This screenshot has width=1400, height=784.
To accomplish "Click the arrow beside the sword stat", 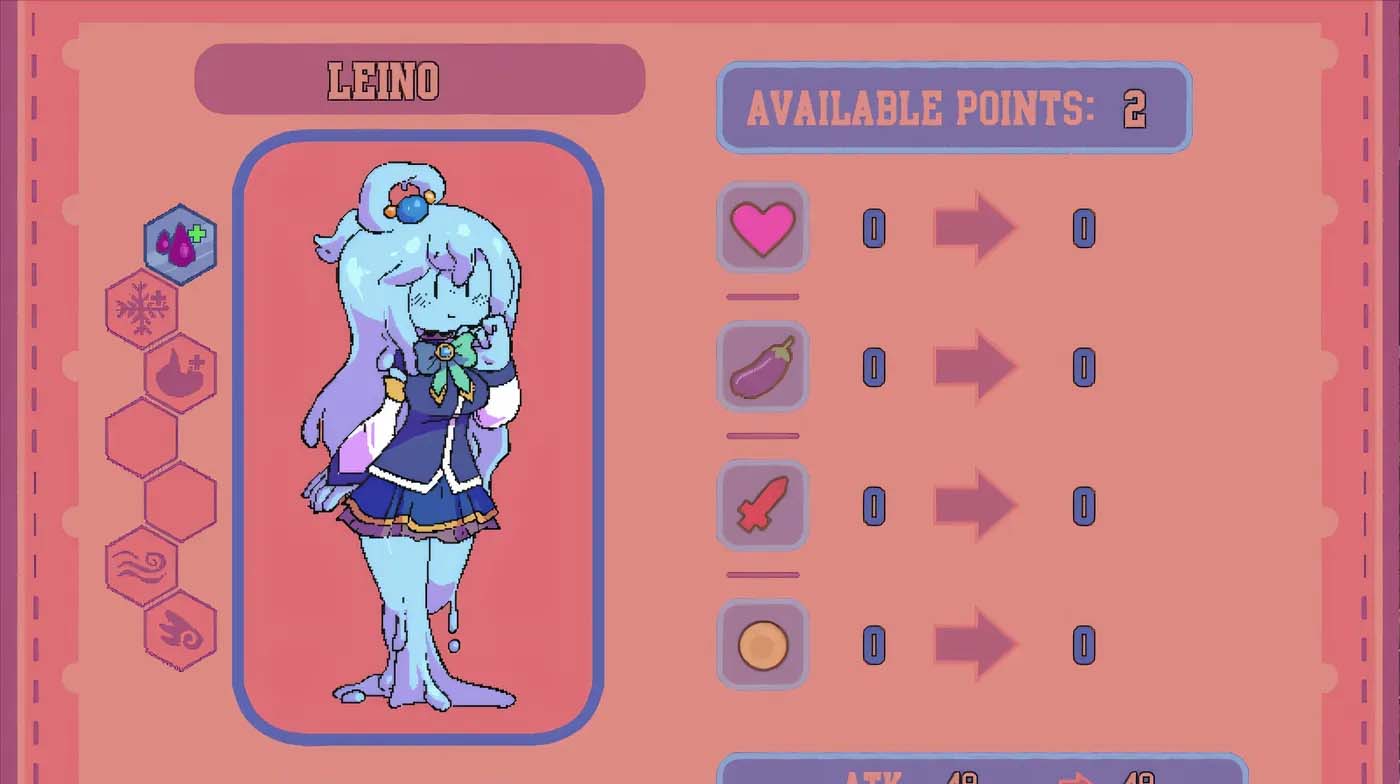I will [973, 505].
